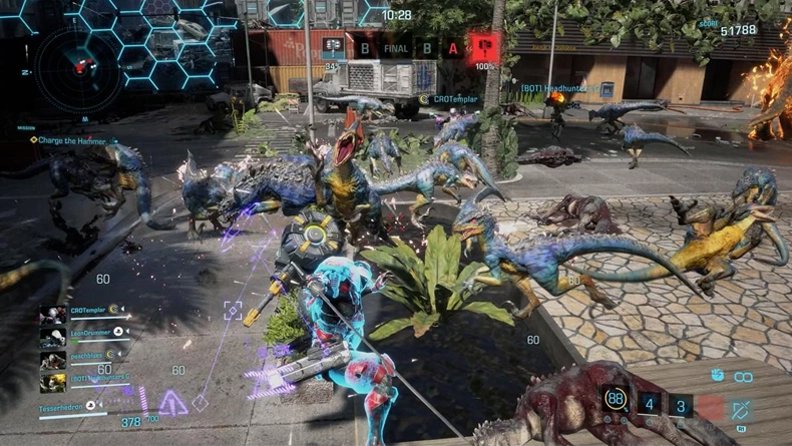The image size is (792, 446).
Task: Select the Charge the Hammer mission tracker
Action: point(70,140)
